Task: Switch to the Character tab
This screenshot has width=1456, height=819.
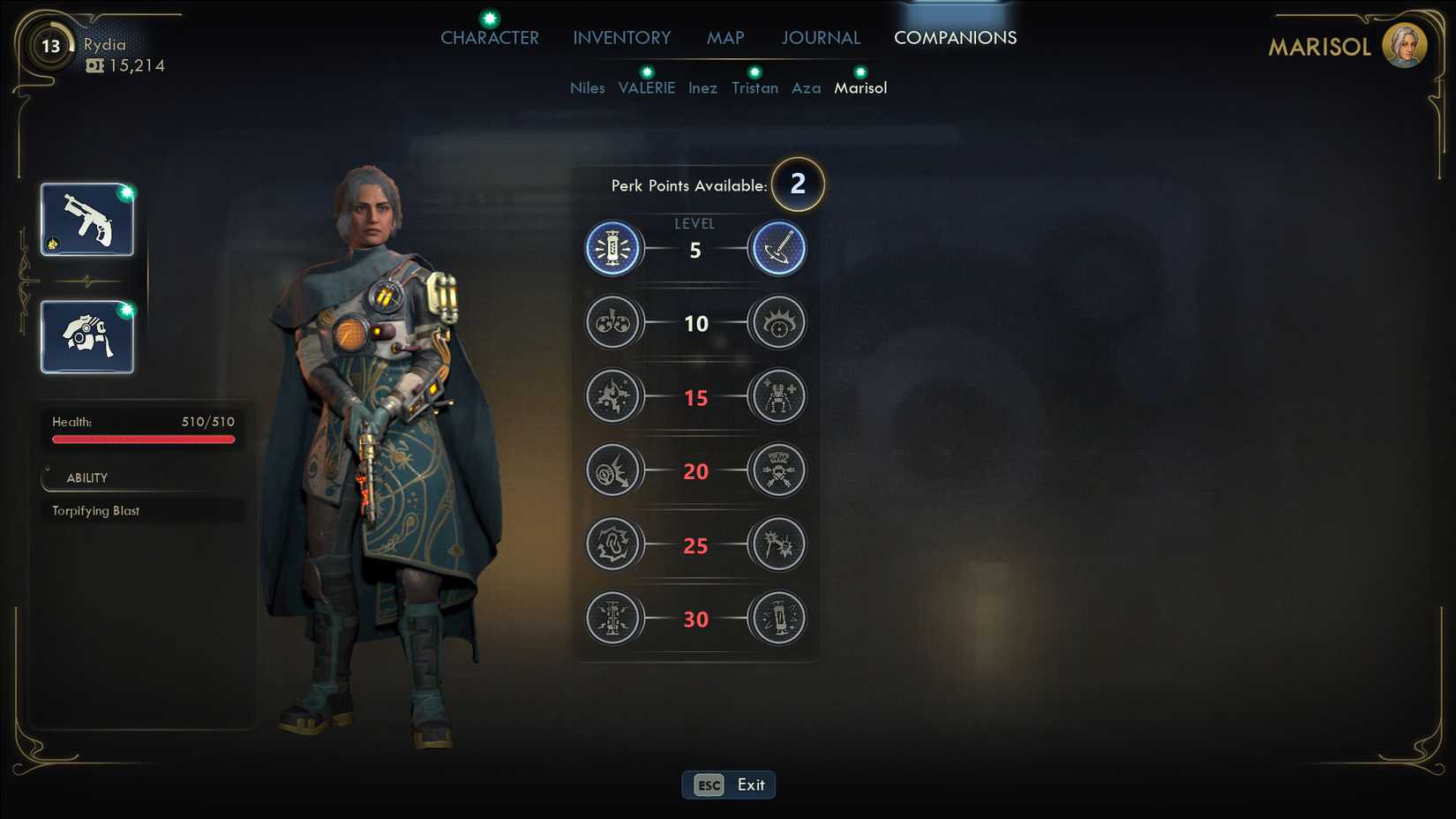Action: 490,38
